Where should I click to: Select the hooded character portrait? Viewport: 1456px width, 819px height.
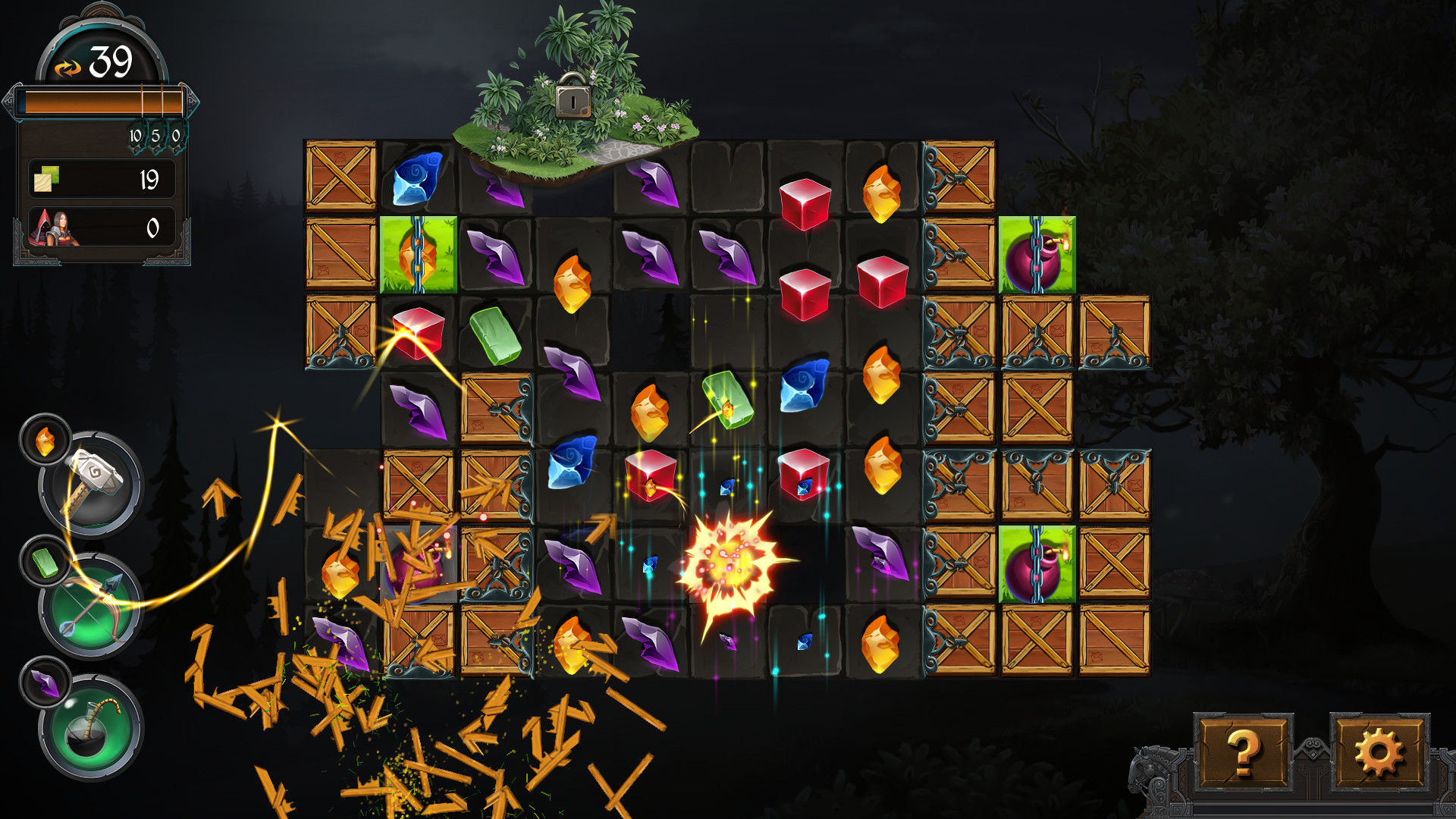44,227
